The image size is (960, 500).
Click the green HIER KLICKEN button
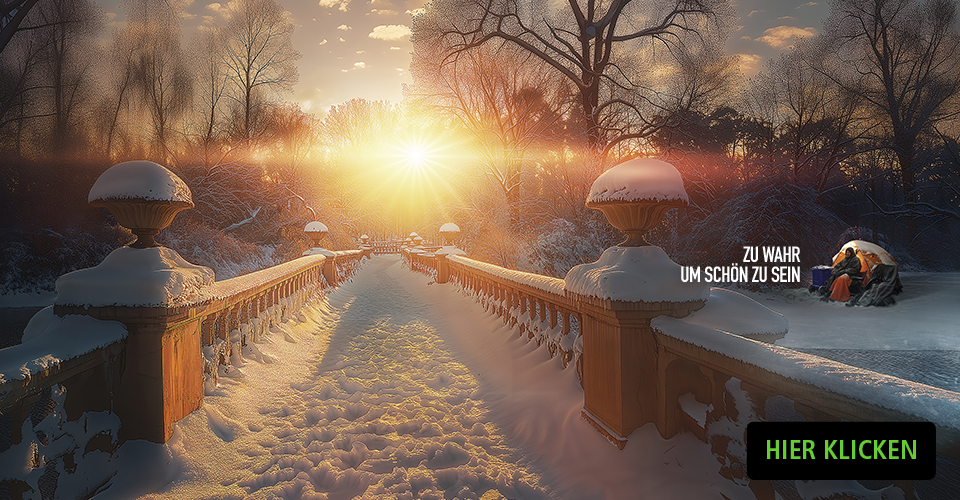click(841, 450)
